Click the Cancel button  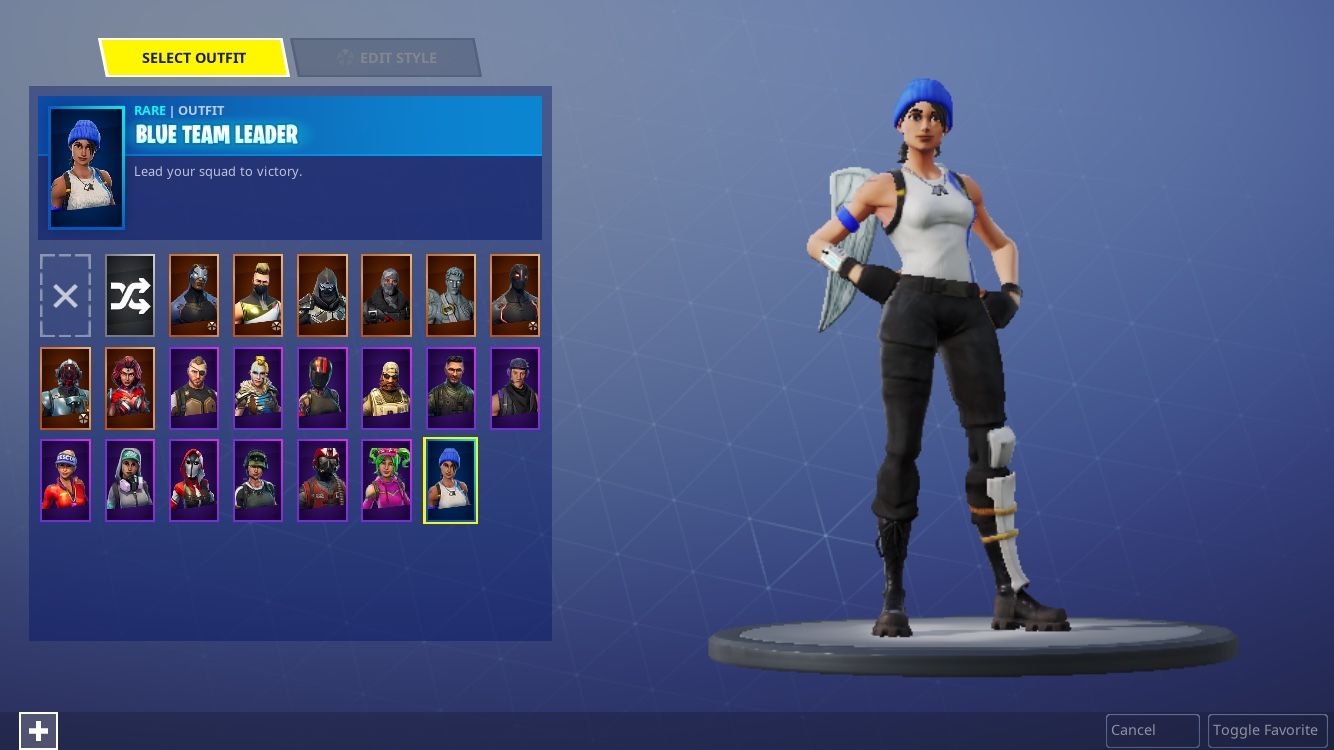point(1152,730)
